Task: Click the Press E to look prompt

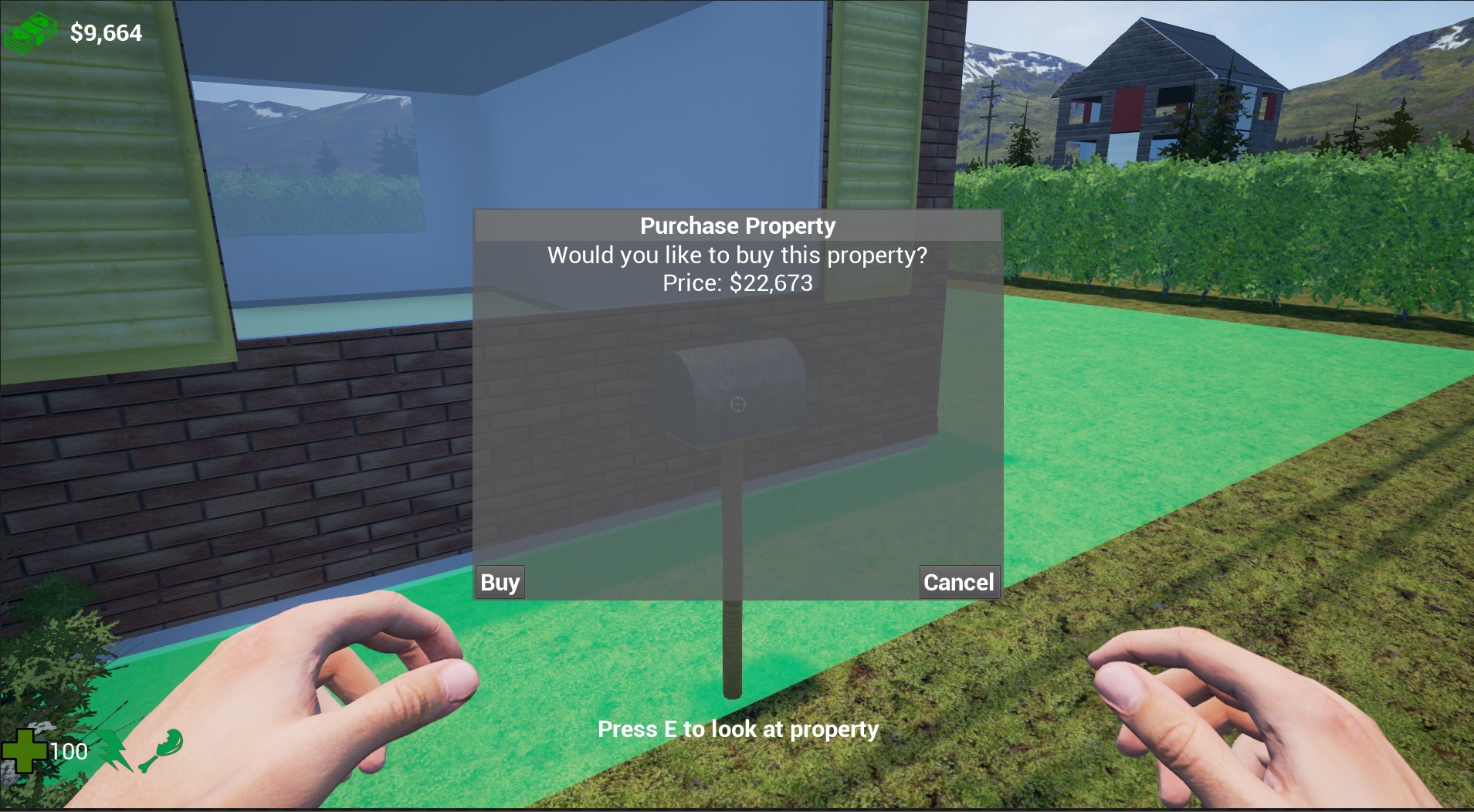Action: pyautogui.click(x=739, y=729)
